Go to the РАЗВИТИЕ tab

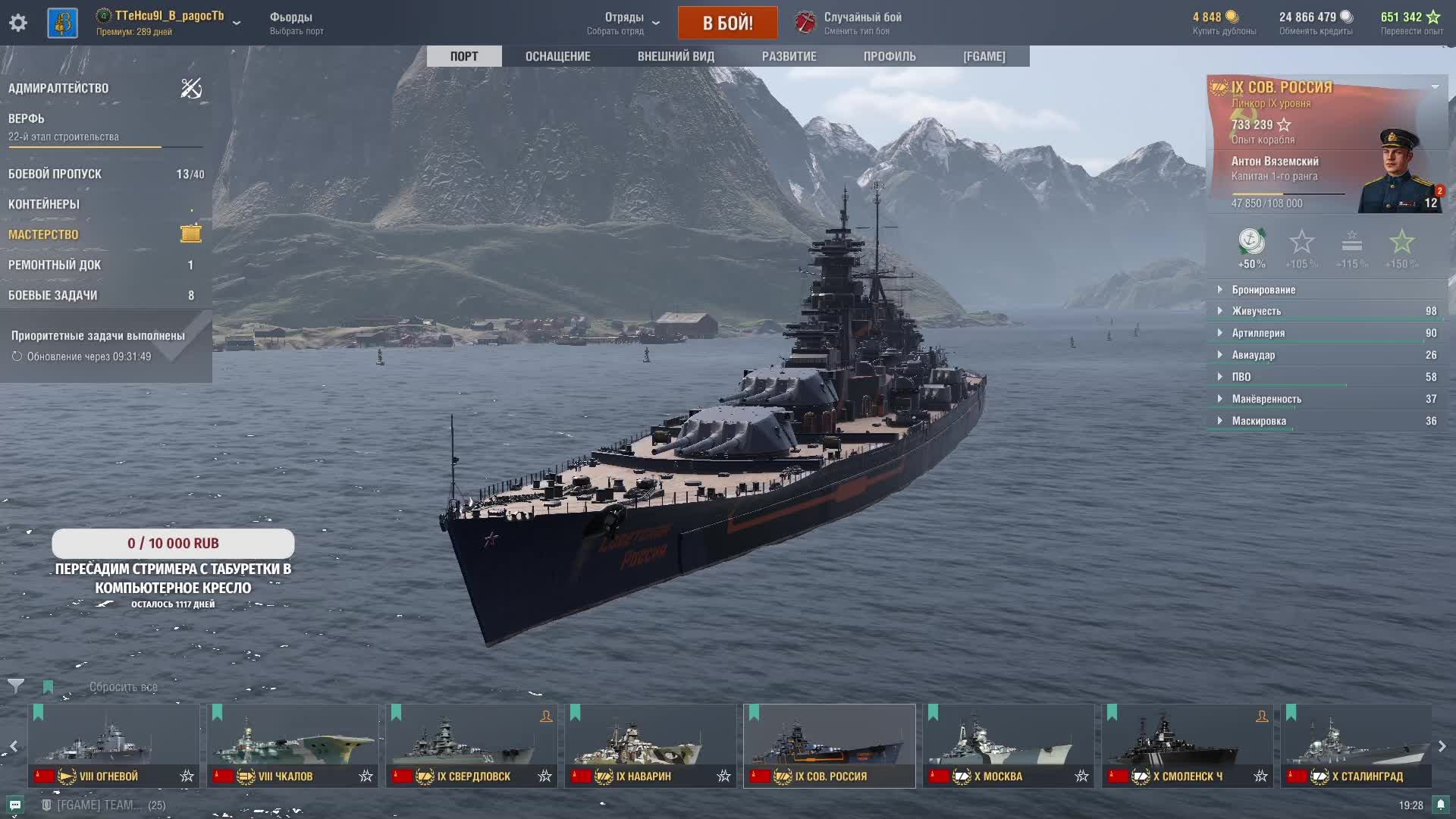tap(789, 56)
